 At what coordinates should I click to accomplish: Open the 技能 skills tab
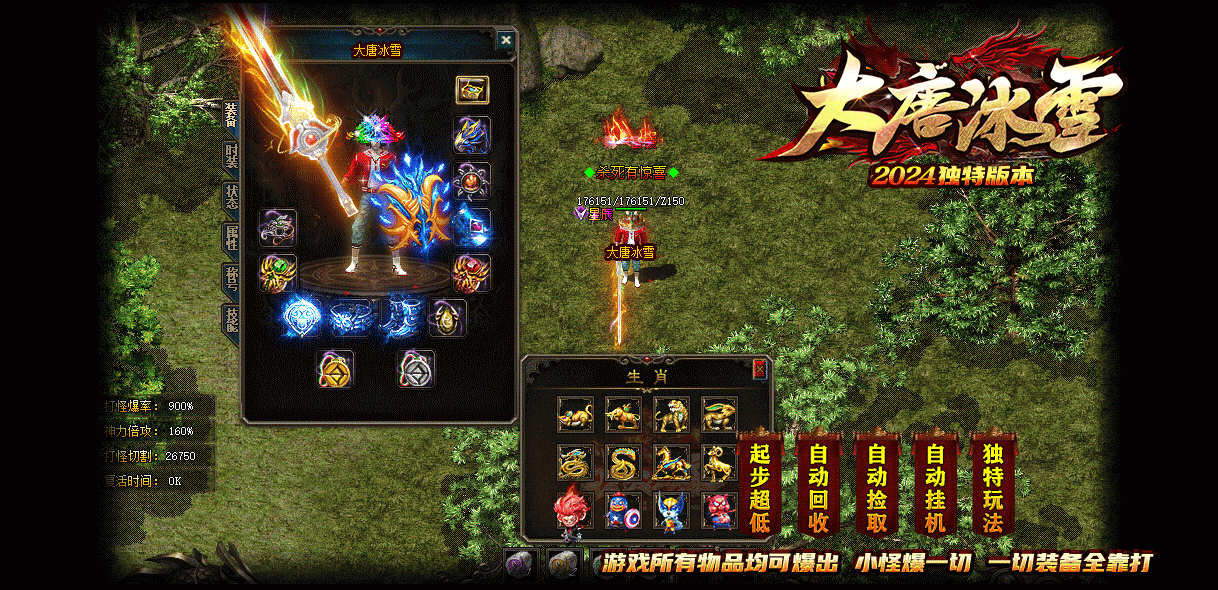click(231, 320)
